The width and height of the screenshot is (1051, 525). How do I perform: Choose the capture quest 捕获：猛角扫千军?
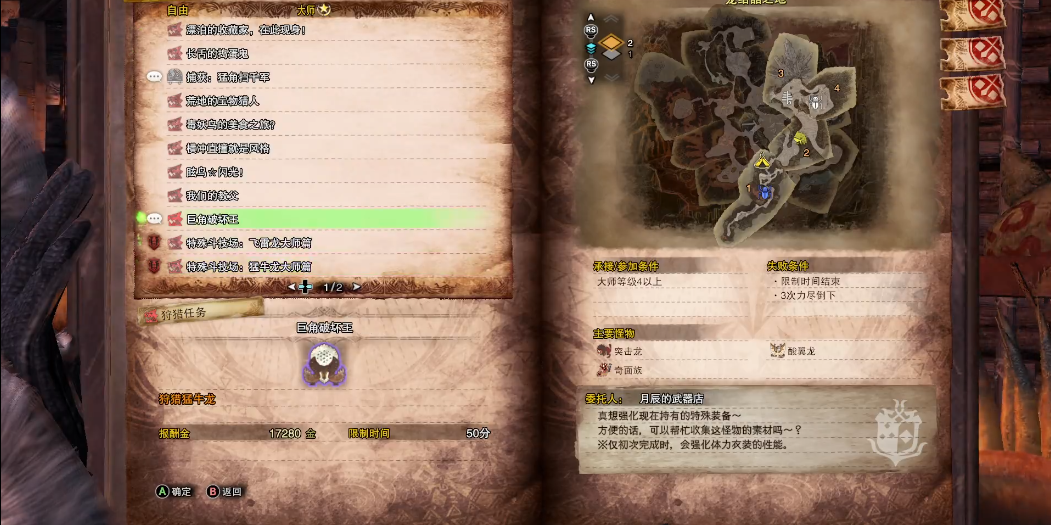(x=228, y=77)
